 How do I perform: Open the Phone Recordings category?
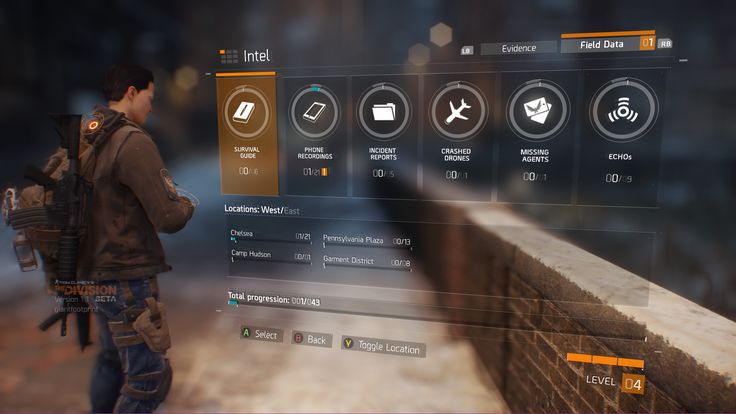tap(315, 133)
